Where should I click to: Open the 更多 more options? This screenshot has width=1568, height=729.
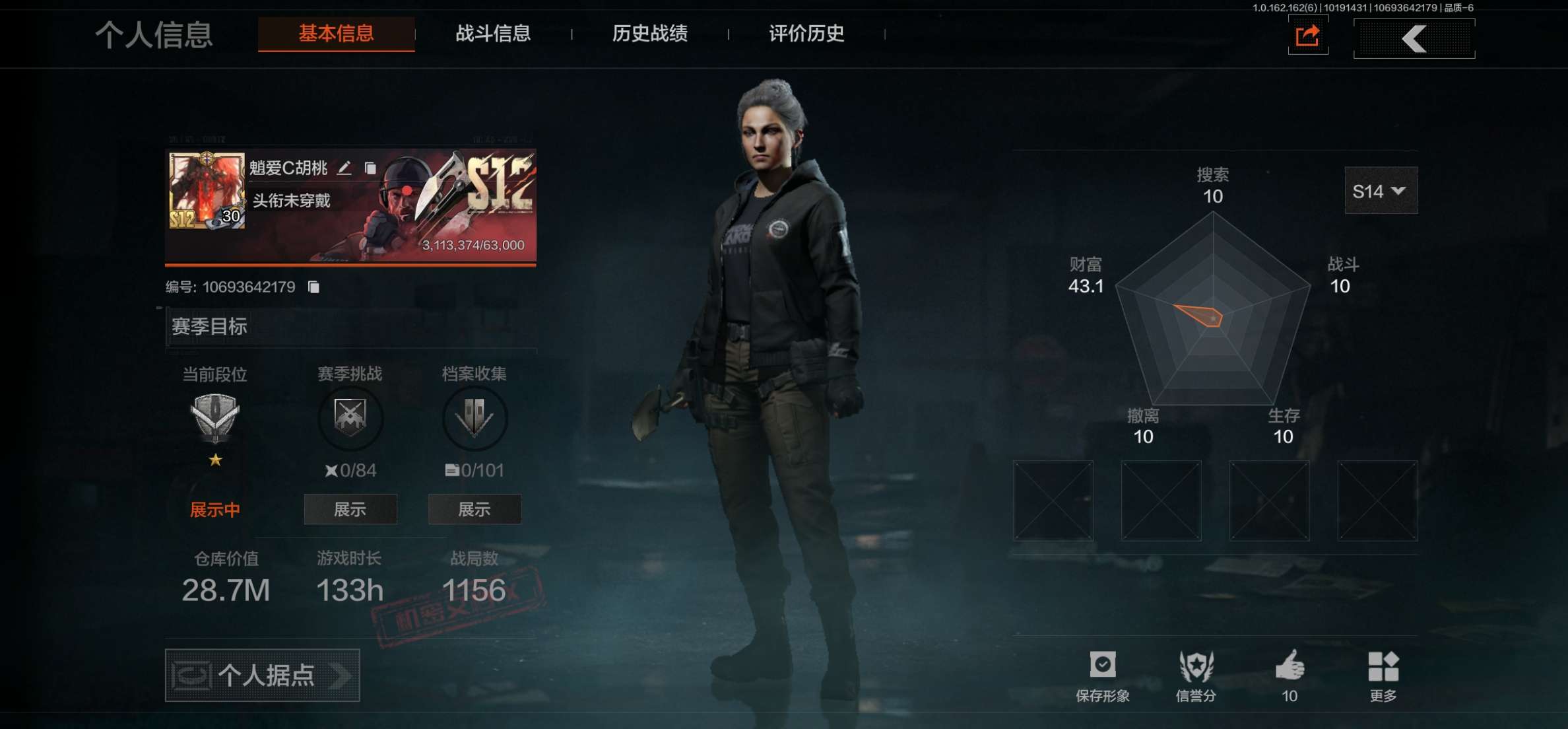[x=1383, y=675]
